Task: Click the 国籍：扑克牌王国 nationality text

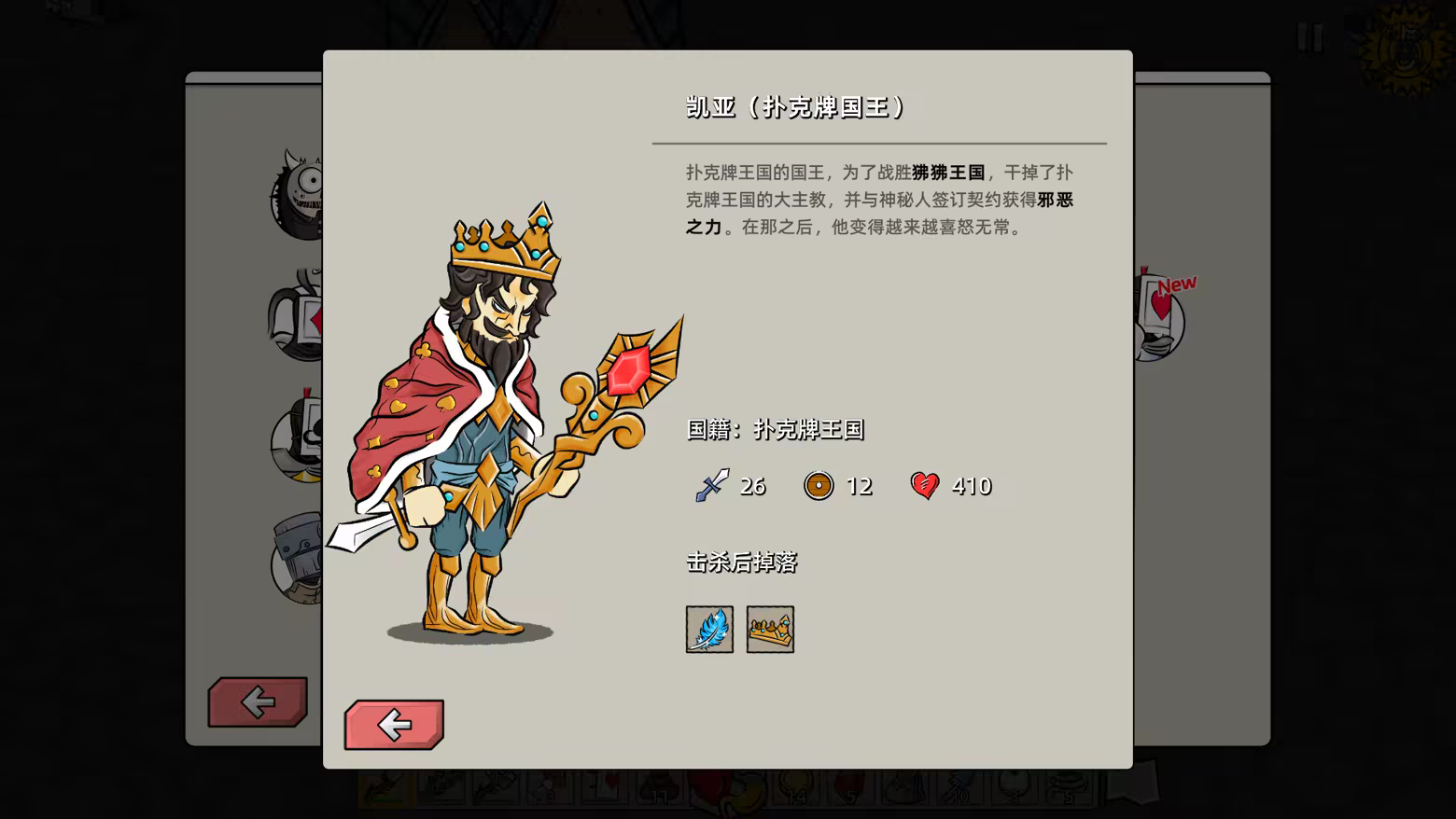Action: (773, 430)
